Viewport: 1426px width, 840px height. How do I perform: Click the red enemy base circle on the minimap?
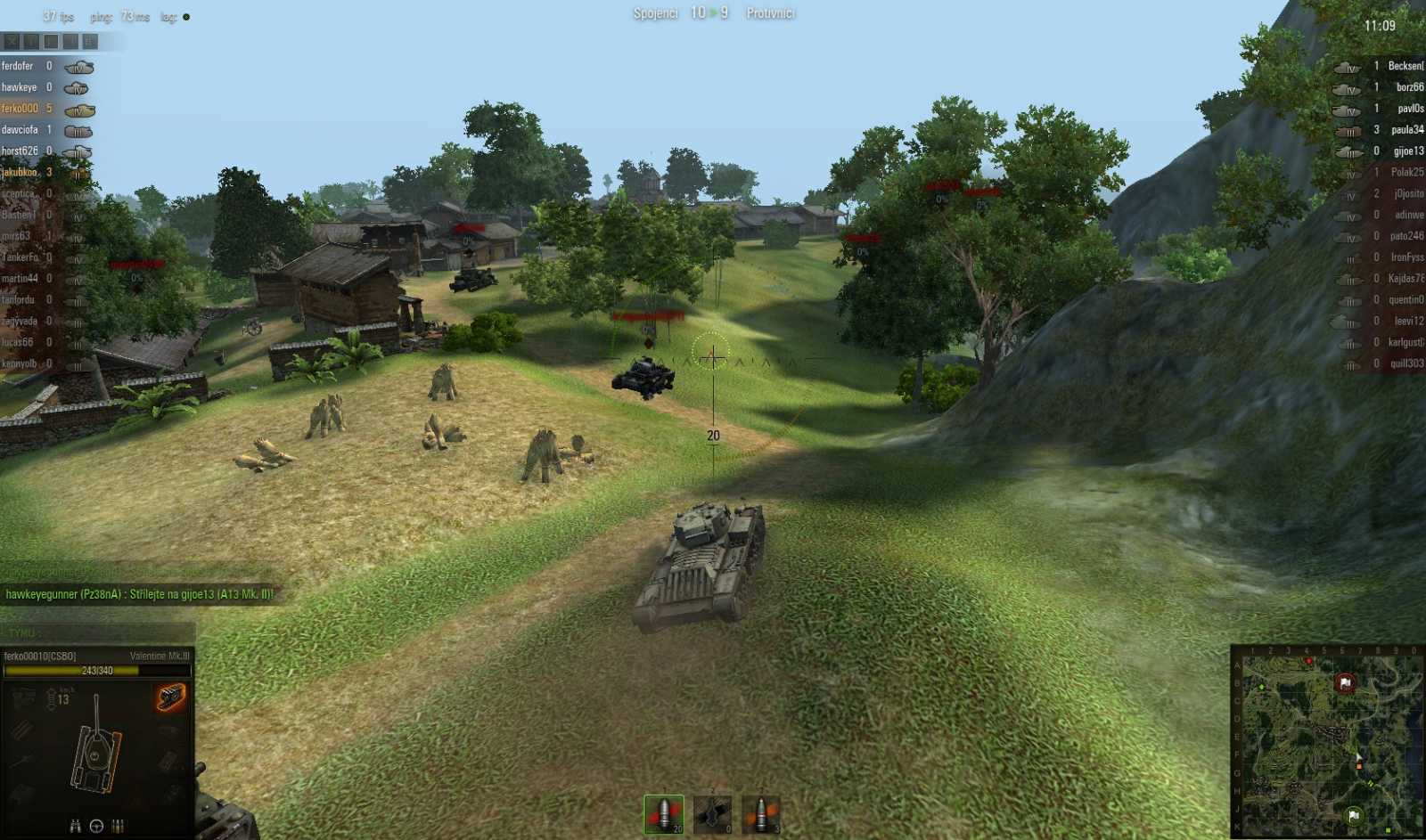(x=1346, y=682)
